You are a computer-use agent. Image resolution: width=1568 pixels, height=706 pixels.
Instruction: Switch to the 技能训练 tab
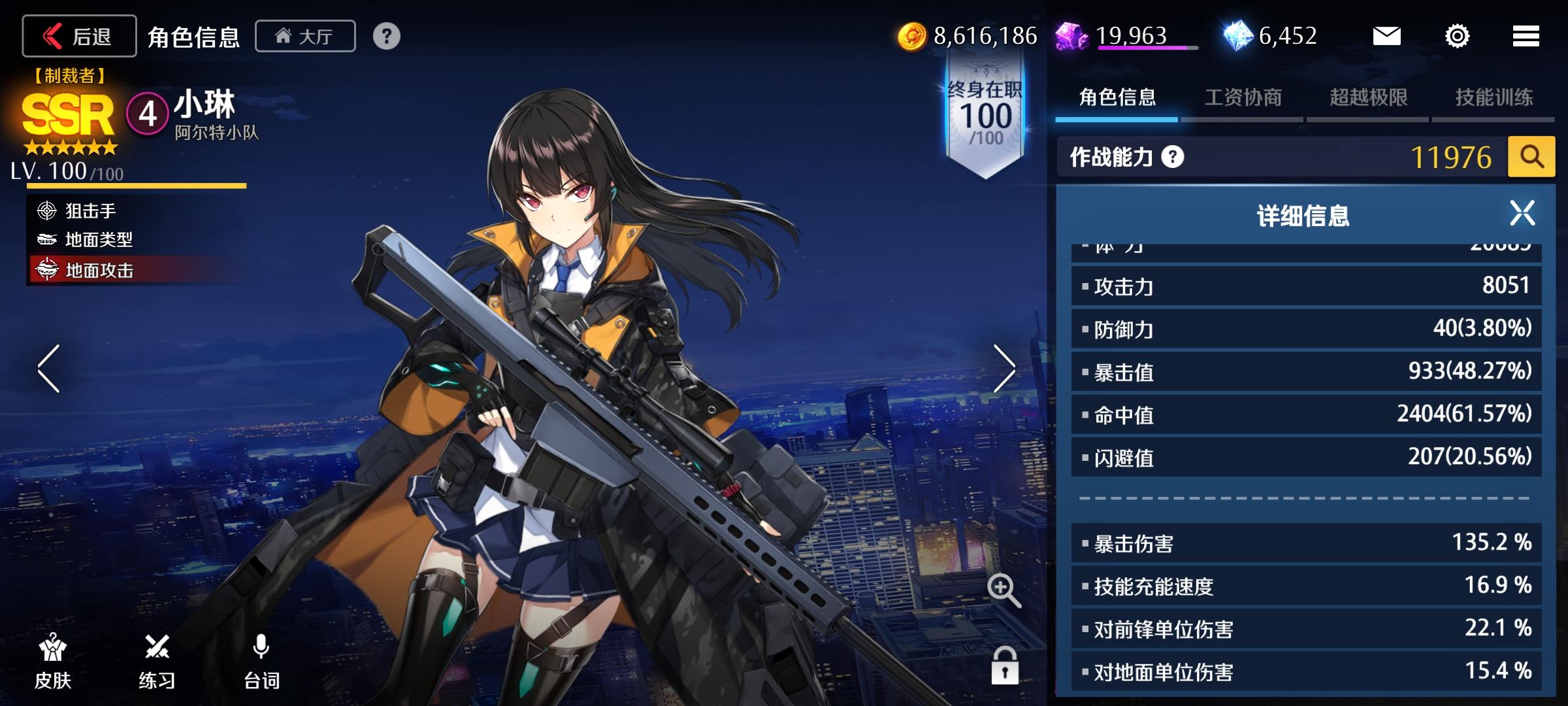click(1494, 98)
